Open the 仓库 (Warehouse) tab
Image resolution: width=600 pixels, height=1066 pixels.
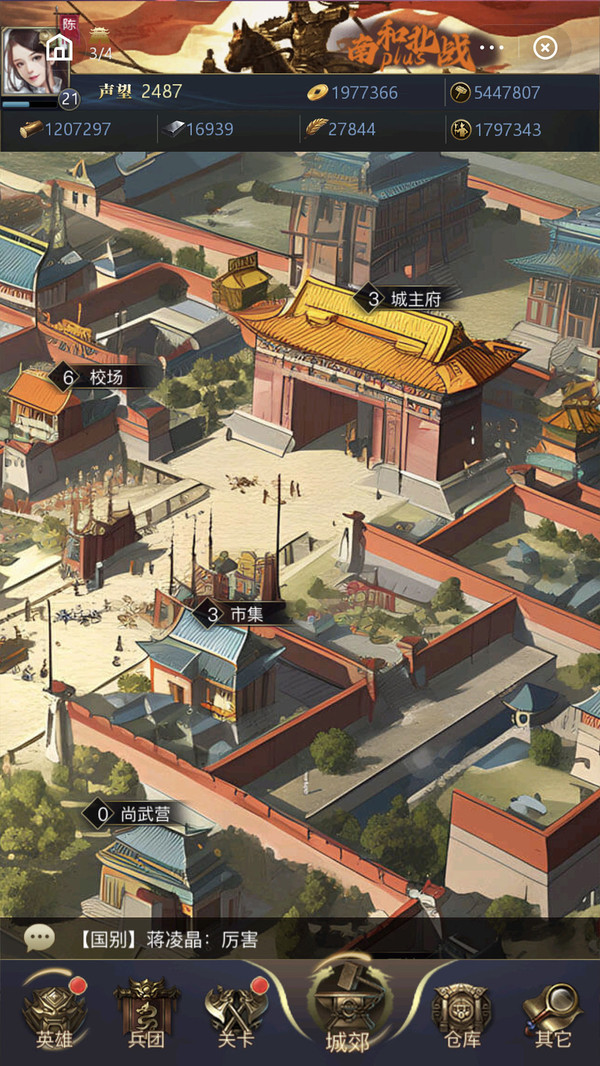click(461, 1012)
